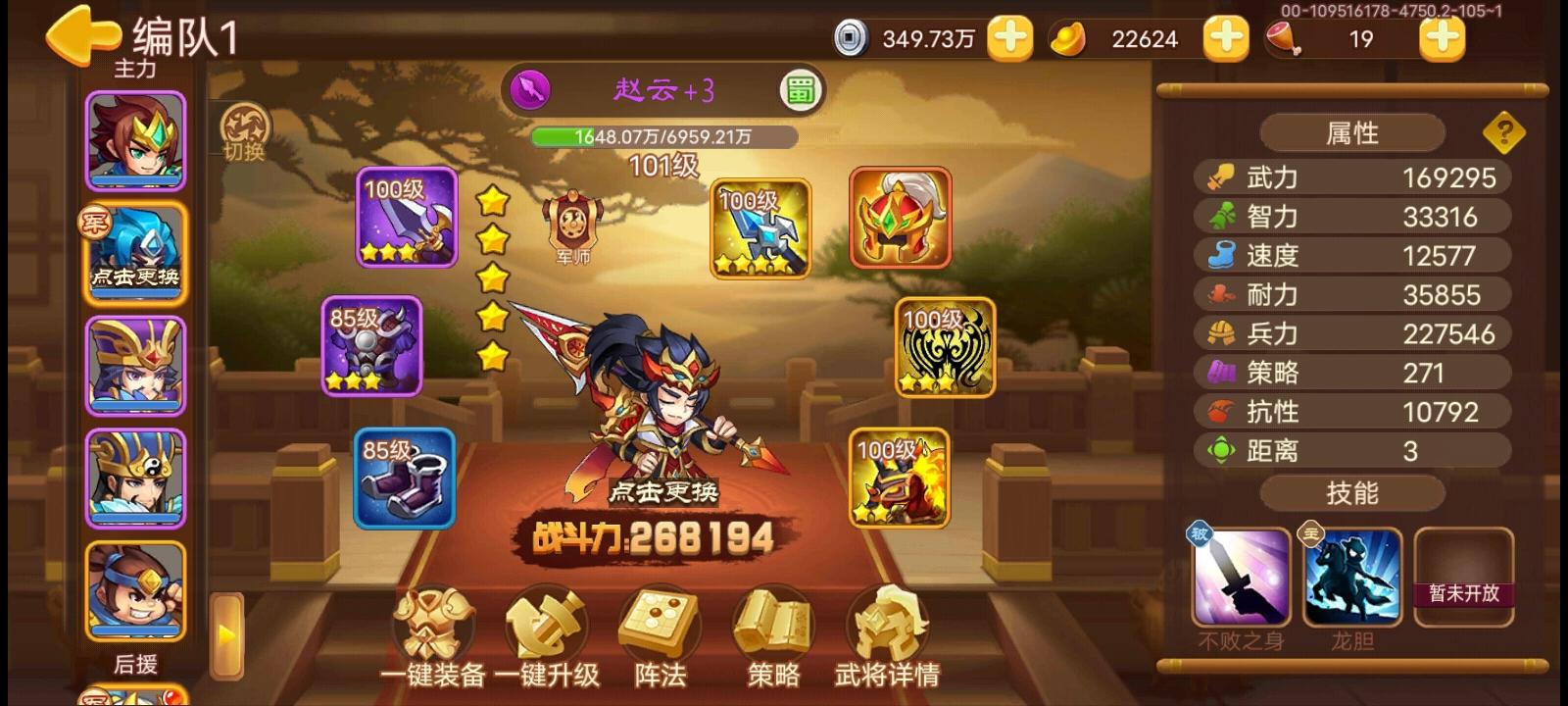Expand the 技能 skills section
The image size is (1568, 706).
[x=1353, y=494]
